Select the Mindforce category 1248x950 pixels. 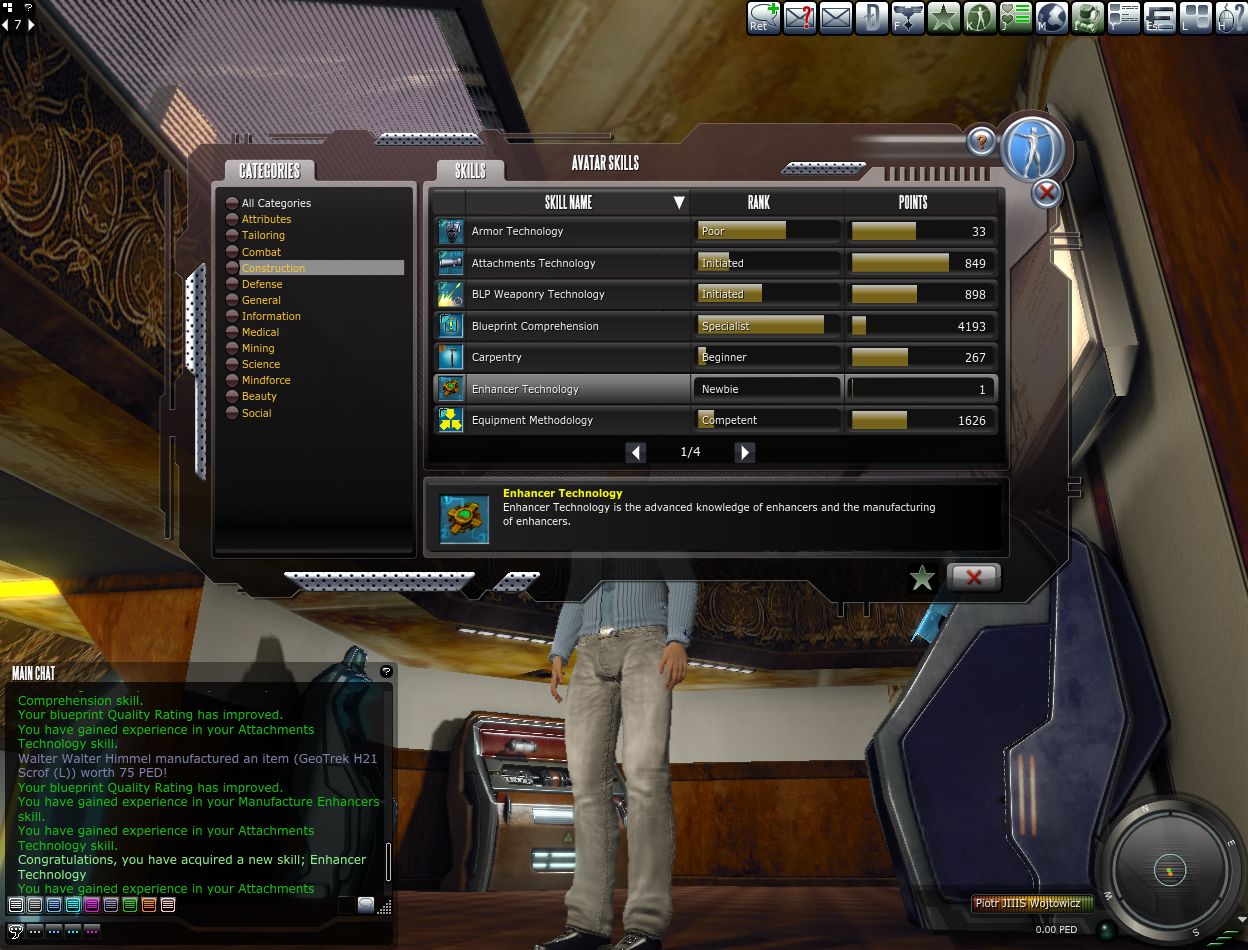265,380
